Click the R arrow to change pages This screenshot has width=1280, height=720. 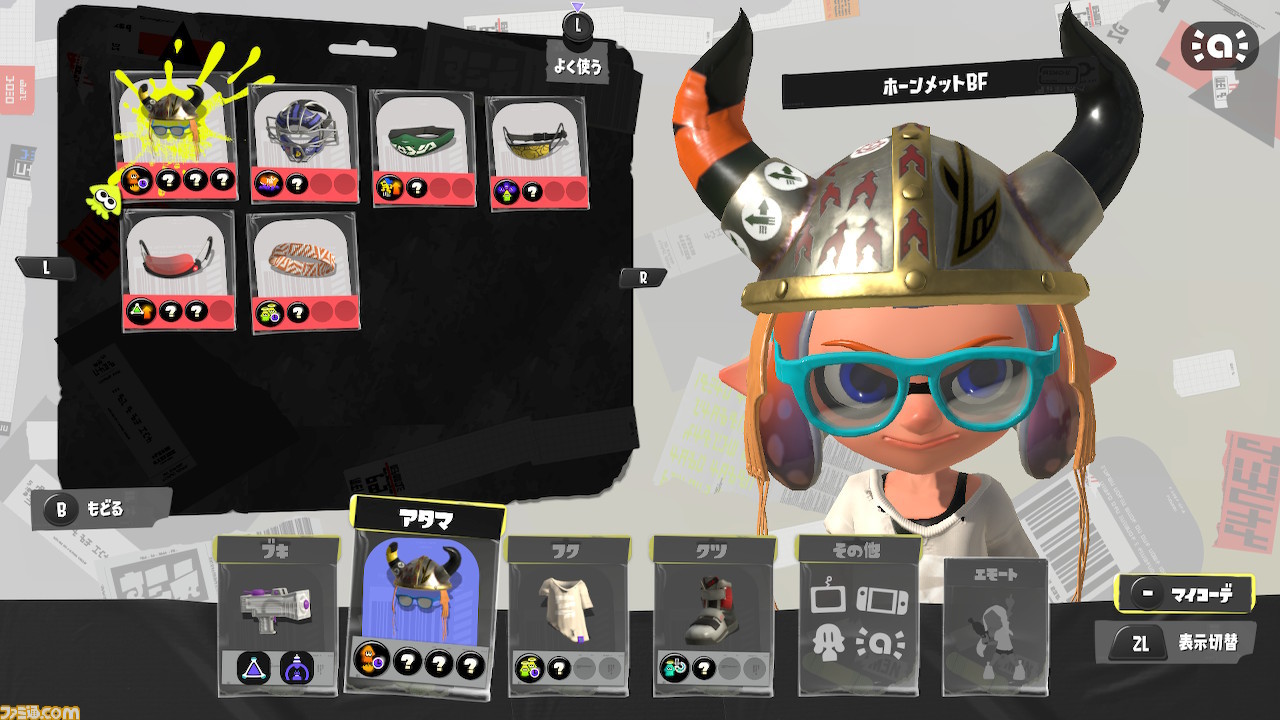(x=643, y=277)
